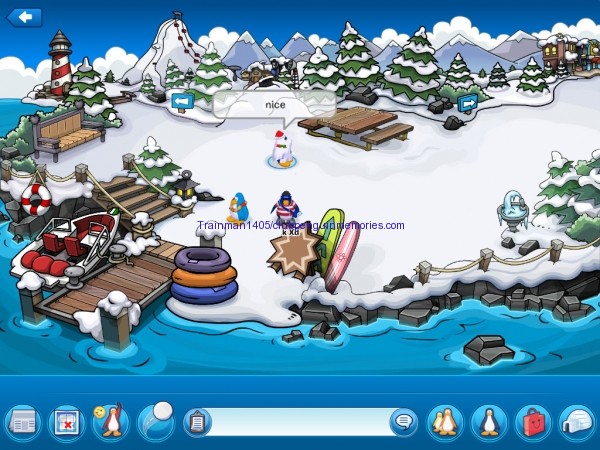
Task: Open the quick chat clipboard menu
Action: 197,422
